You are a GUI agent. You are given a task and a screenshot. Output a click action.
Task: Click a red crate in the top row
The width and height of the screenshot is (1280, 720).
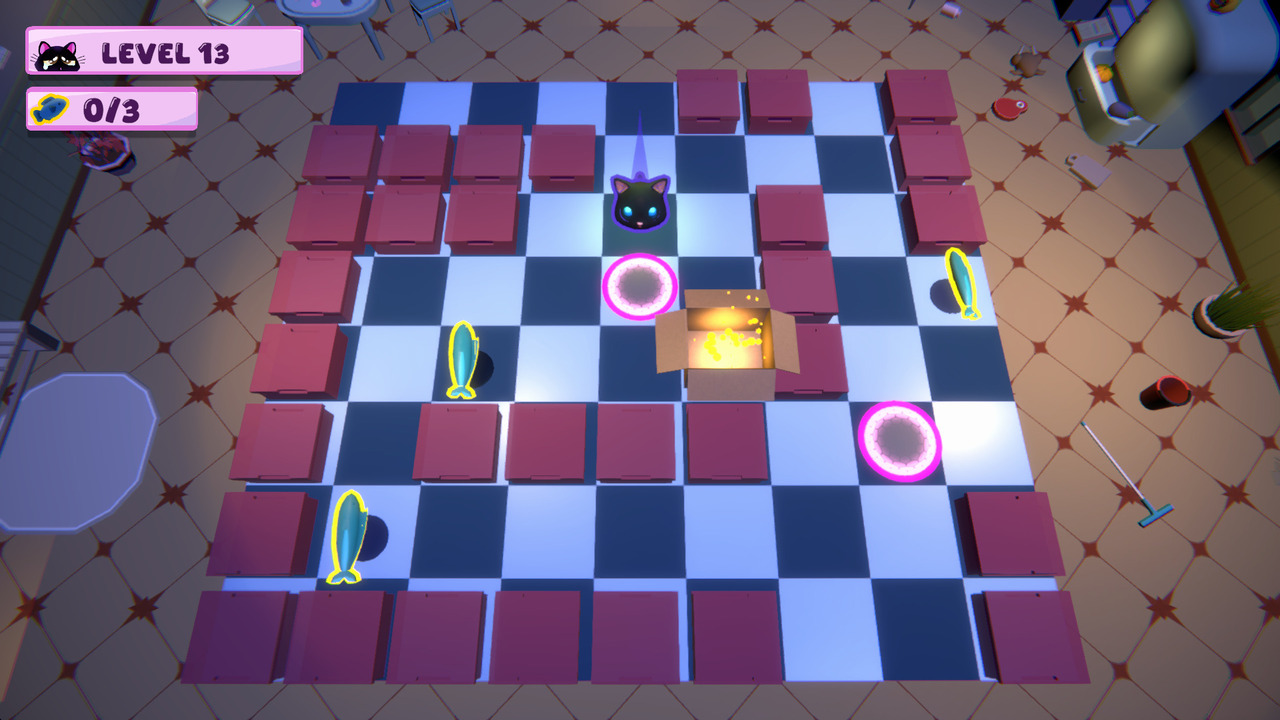pos(707,100)
